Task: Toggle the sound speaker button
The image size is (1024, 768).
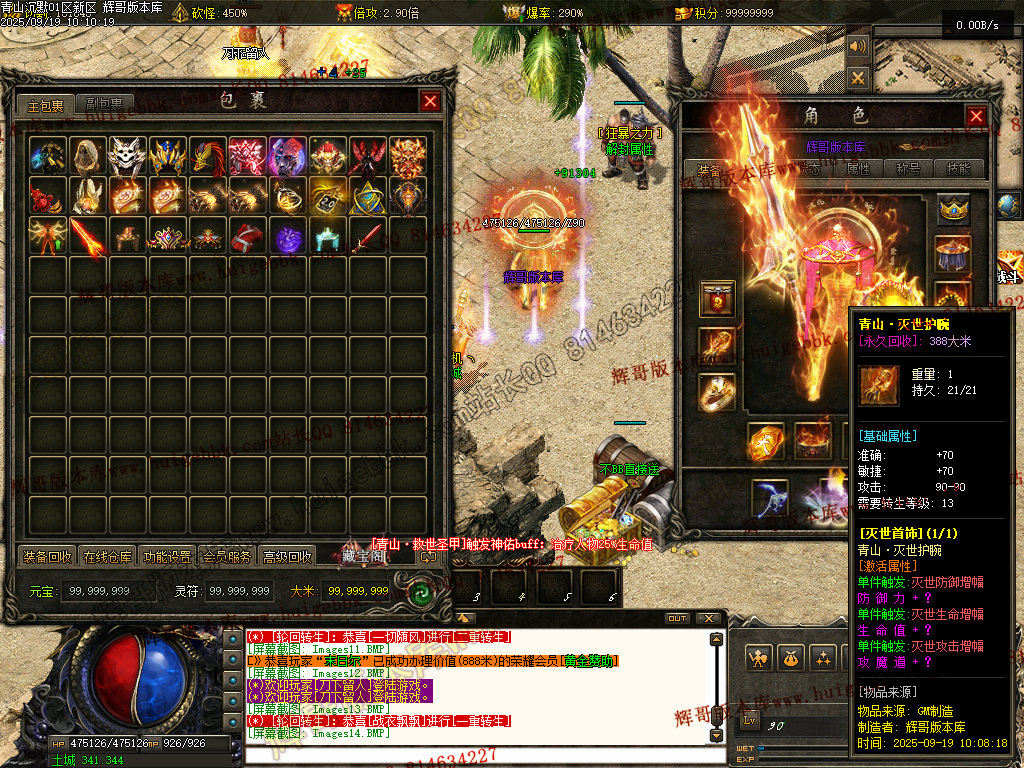Action: coord(858,47)
